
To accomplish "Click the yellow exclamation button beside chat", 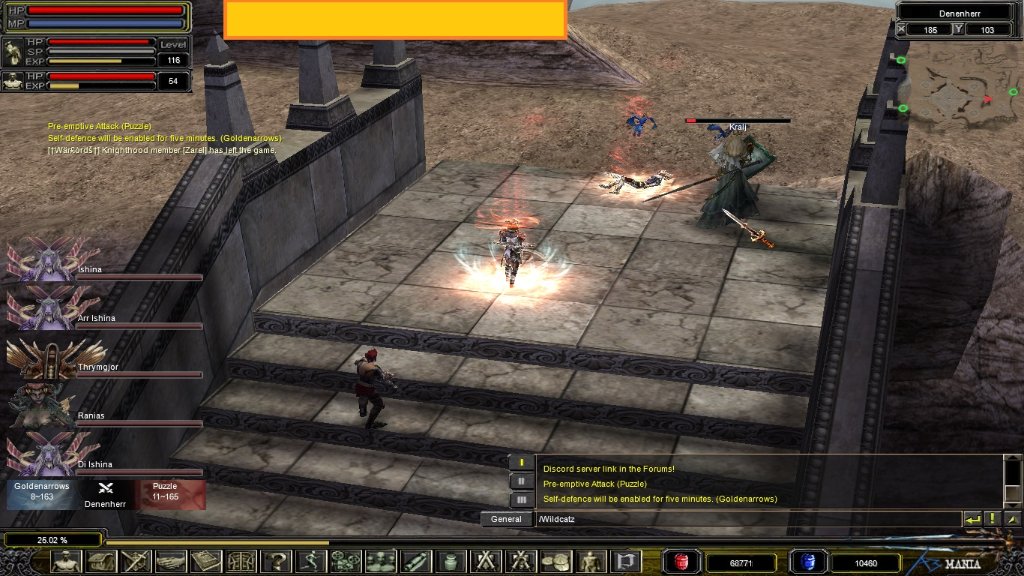I will (992, 519).
